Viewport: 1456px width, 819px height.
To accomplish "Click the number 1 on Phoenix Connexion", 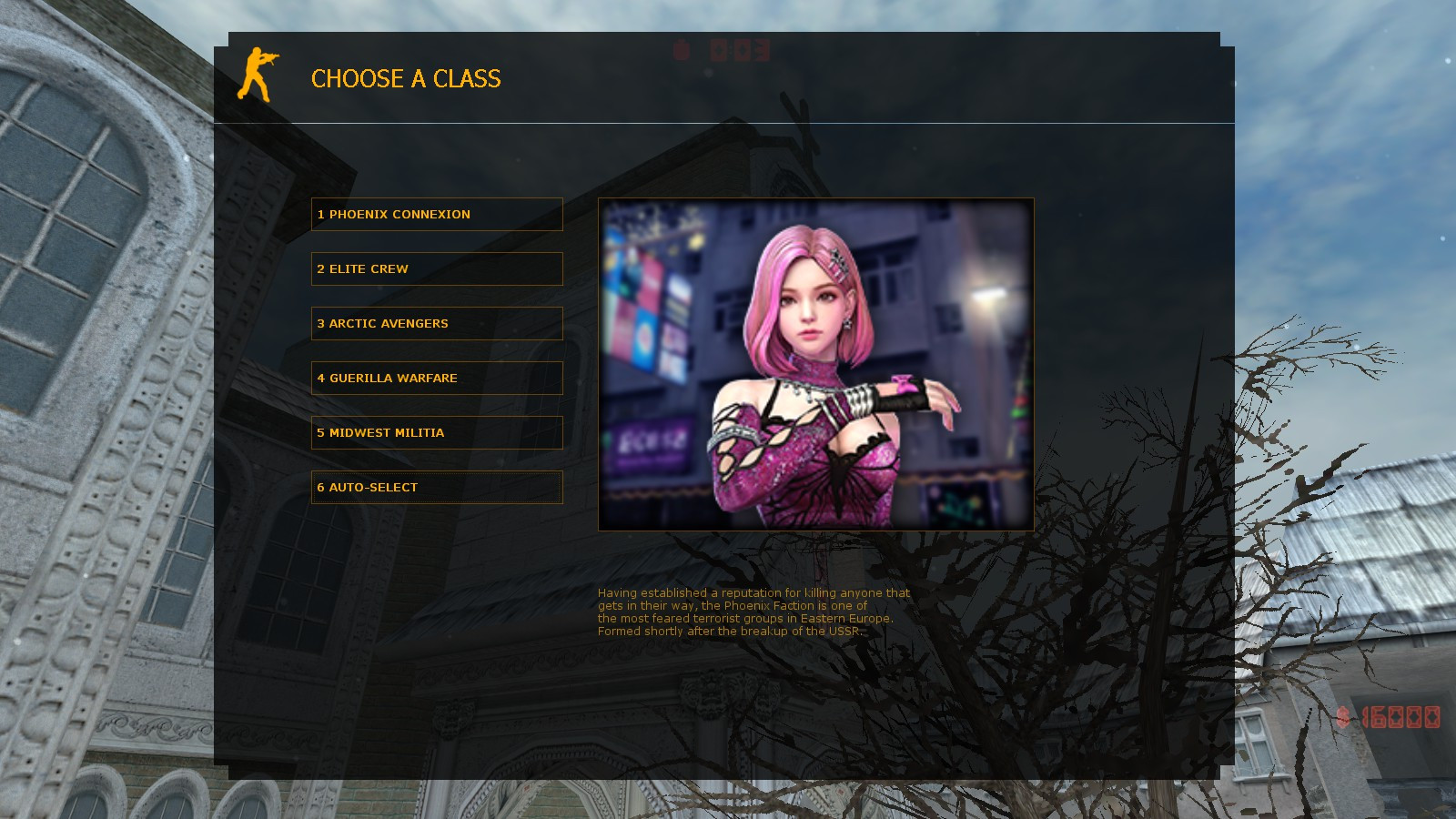I will coord(320,214).
